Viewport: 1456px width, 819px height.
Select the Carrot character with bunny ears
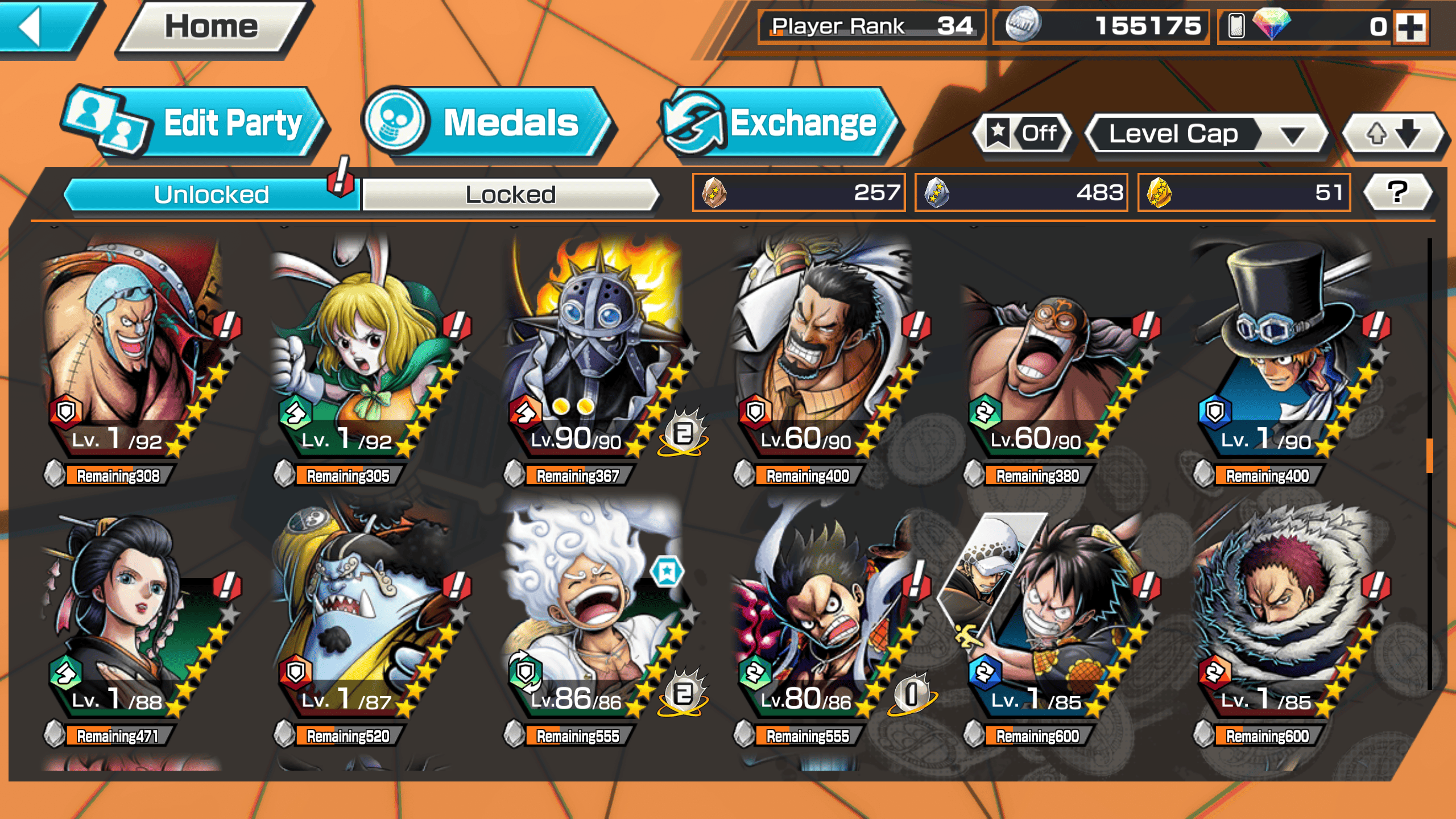click(x=364, y=353)
